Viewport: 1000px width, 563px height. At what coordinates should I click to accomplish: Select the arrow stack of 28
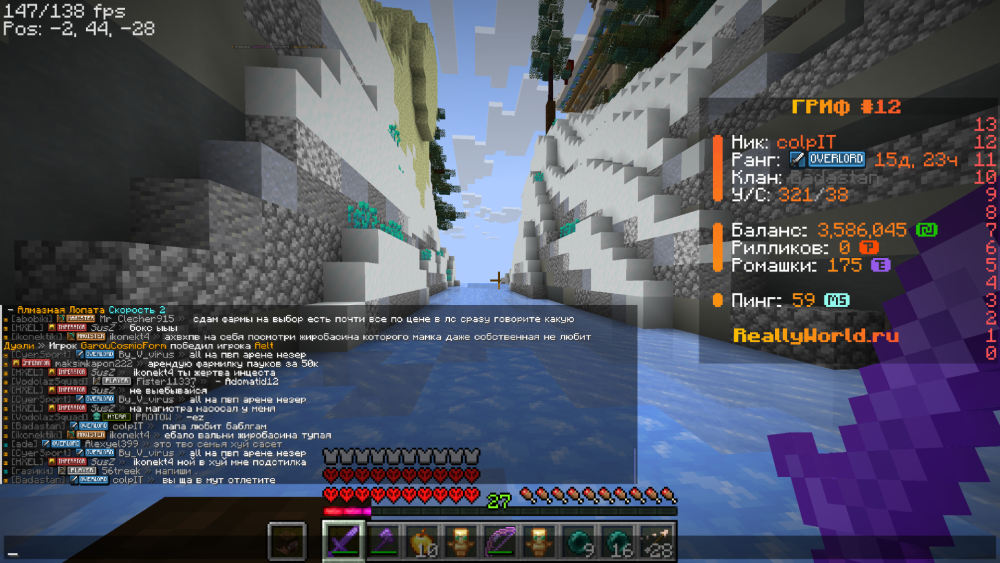pos(655,541)
